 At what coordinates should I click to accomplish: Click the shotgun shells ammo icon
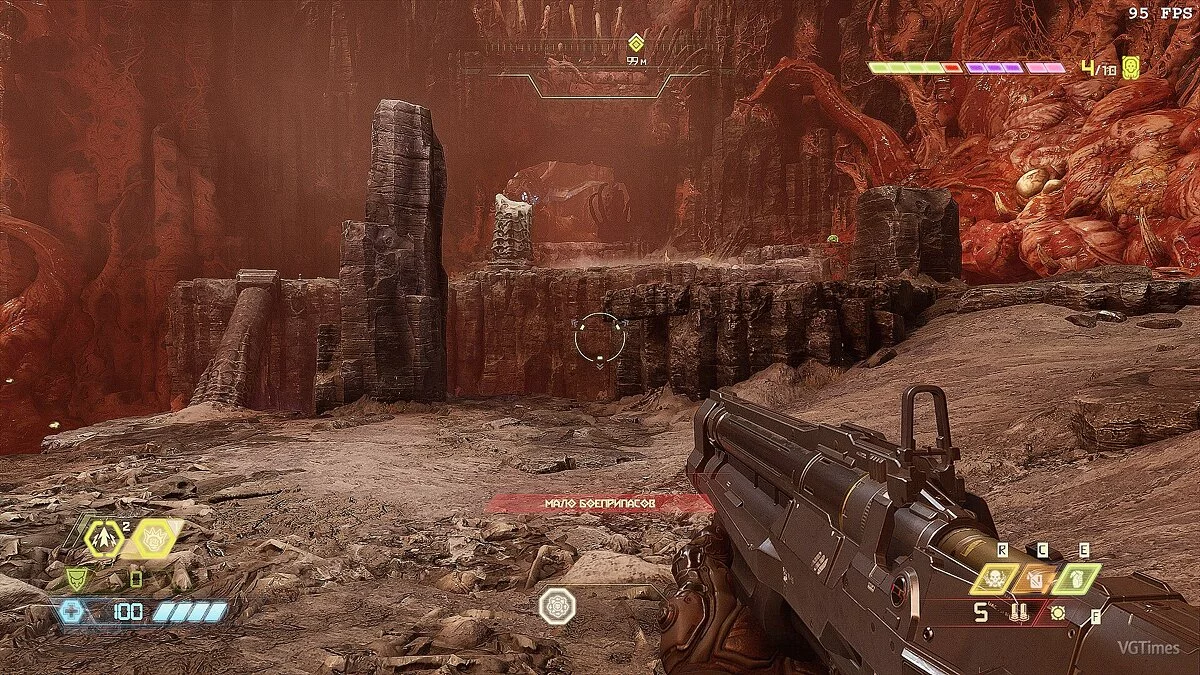tap(1021, 612)
